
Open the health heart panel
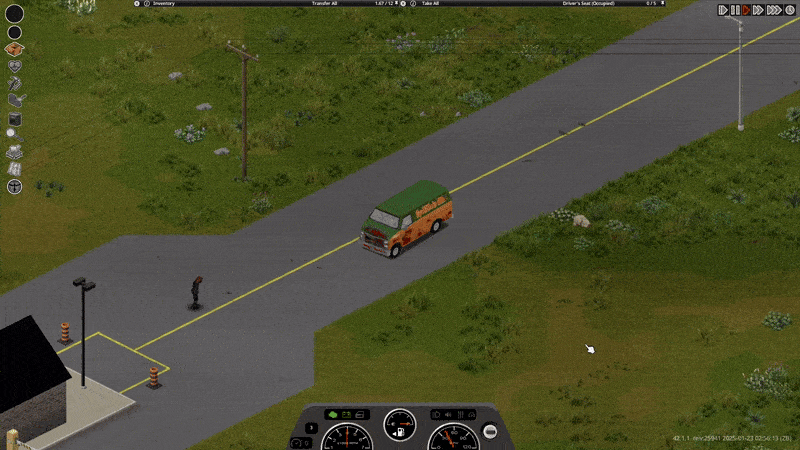(15, 66)
